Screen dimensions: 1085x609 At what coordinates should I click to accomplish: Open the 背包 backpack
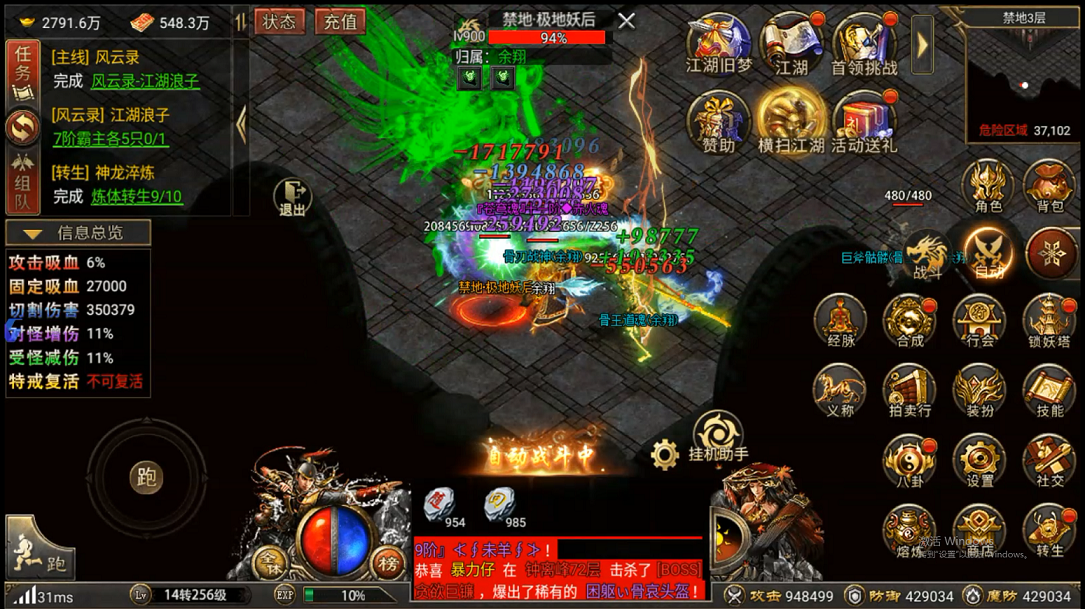point(1050,185)
